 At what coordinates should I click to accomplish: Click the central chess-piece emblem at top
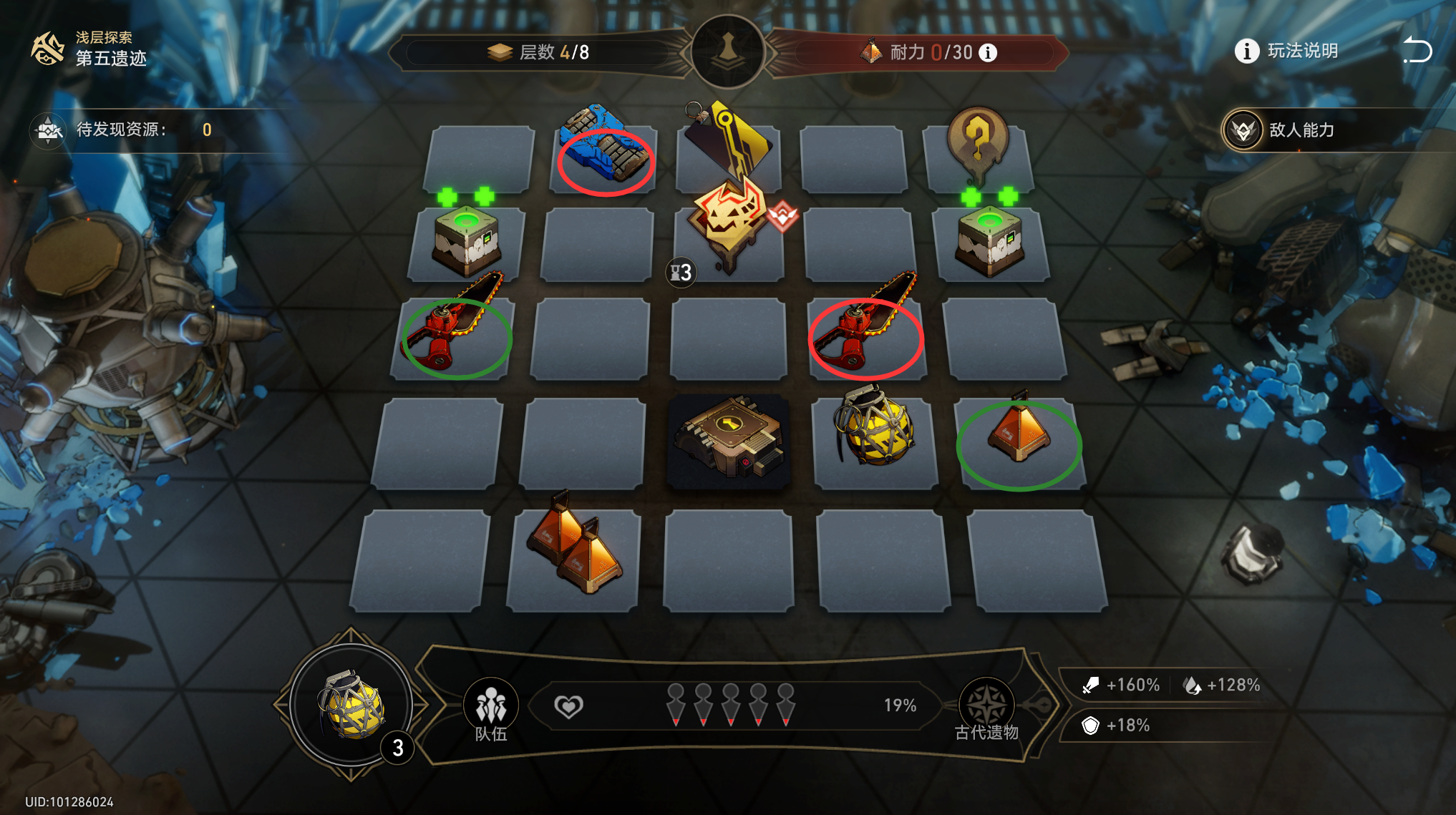(x=728, y=52)
